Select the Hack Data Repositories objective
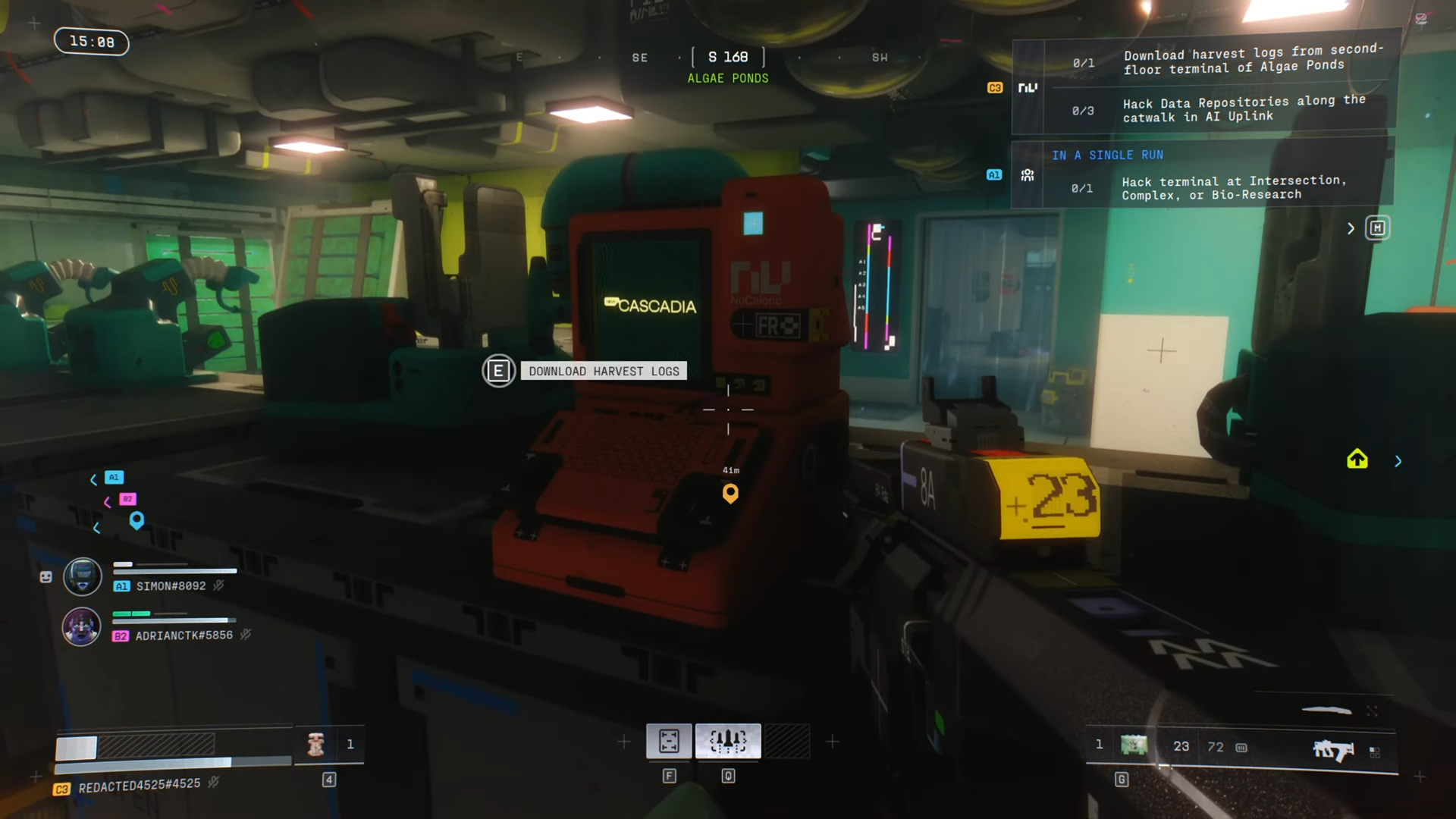Image resolution: width=1456 pixels, height=819 pixels. click(1244, 109)
